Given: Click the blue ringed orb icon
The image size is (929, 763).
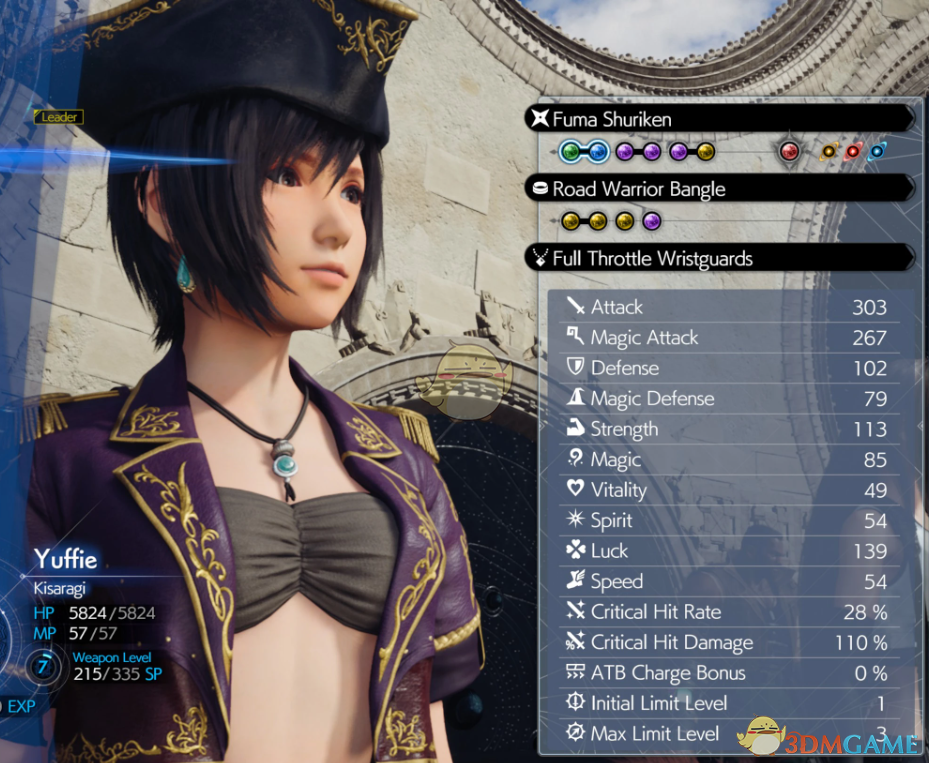Looking at the screenshot, I should tap(877, 152).
